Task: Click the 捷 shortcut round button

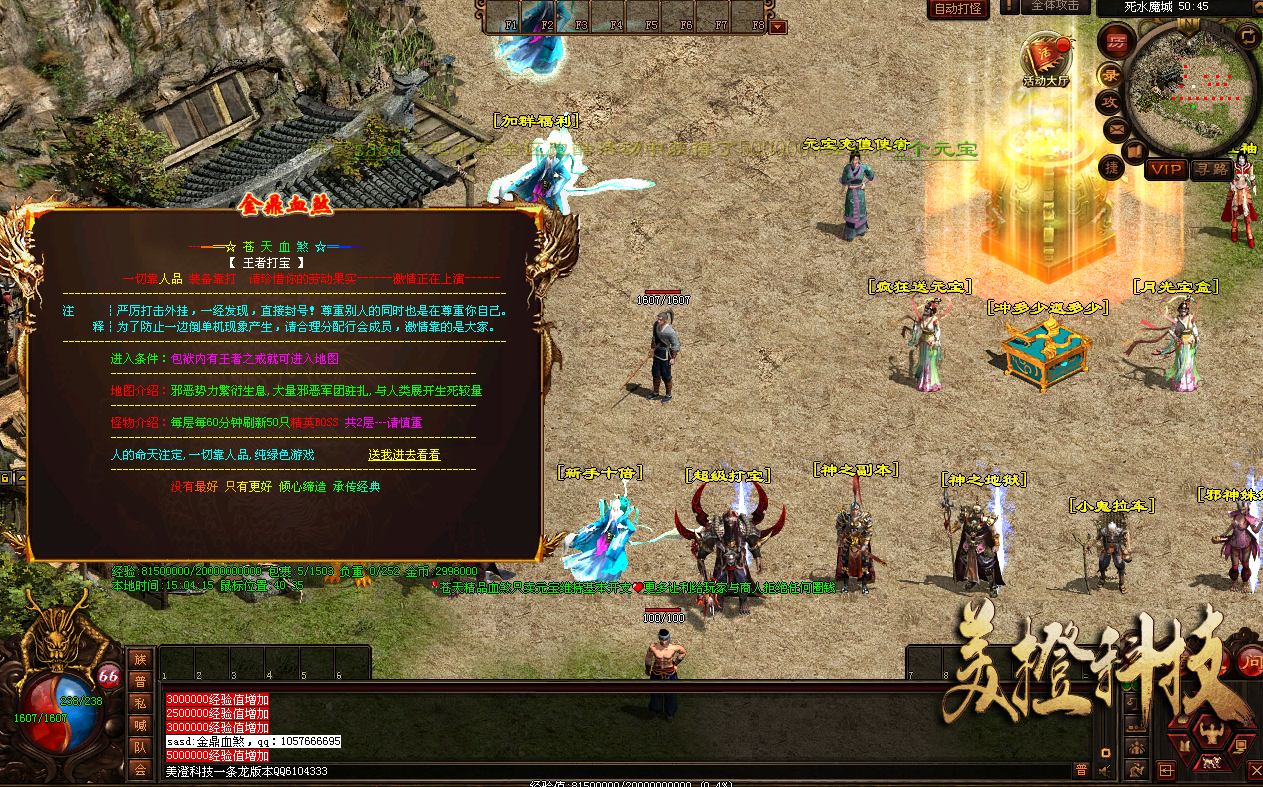Action: point(1110,167)
